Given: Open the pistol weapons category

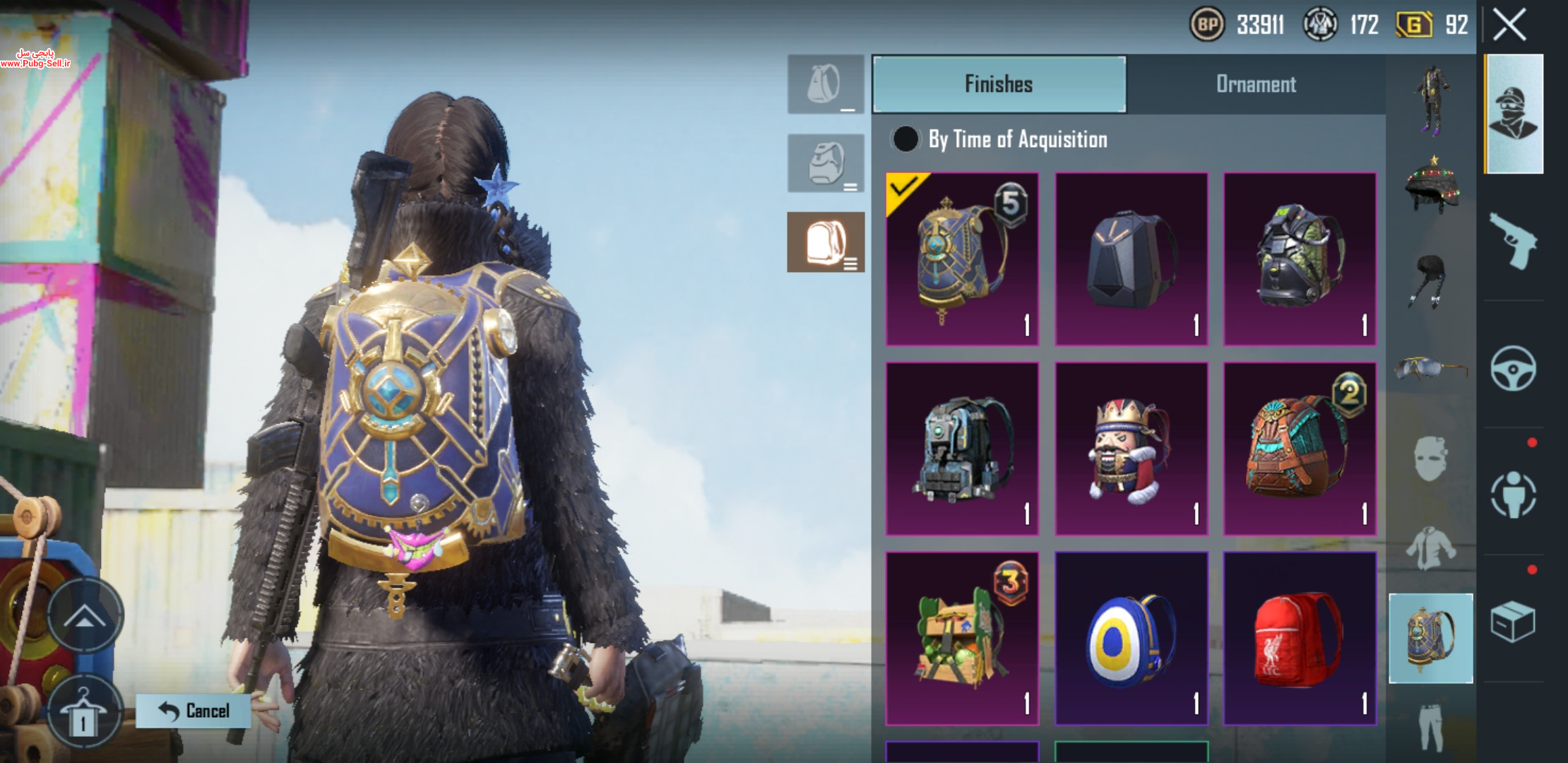Looking at the screenshot, I should pos(1513,241).
